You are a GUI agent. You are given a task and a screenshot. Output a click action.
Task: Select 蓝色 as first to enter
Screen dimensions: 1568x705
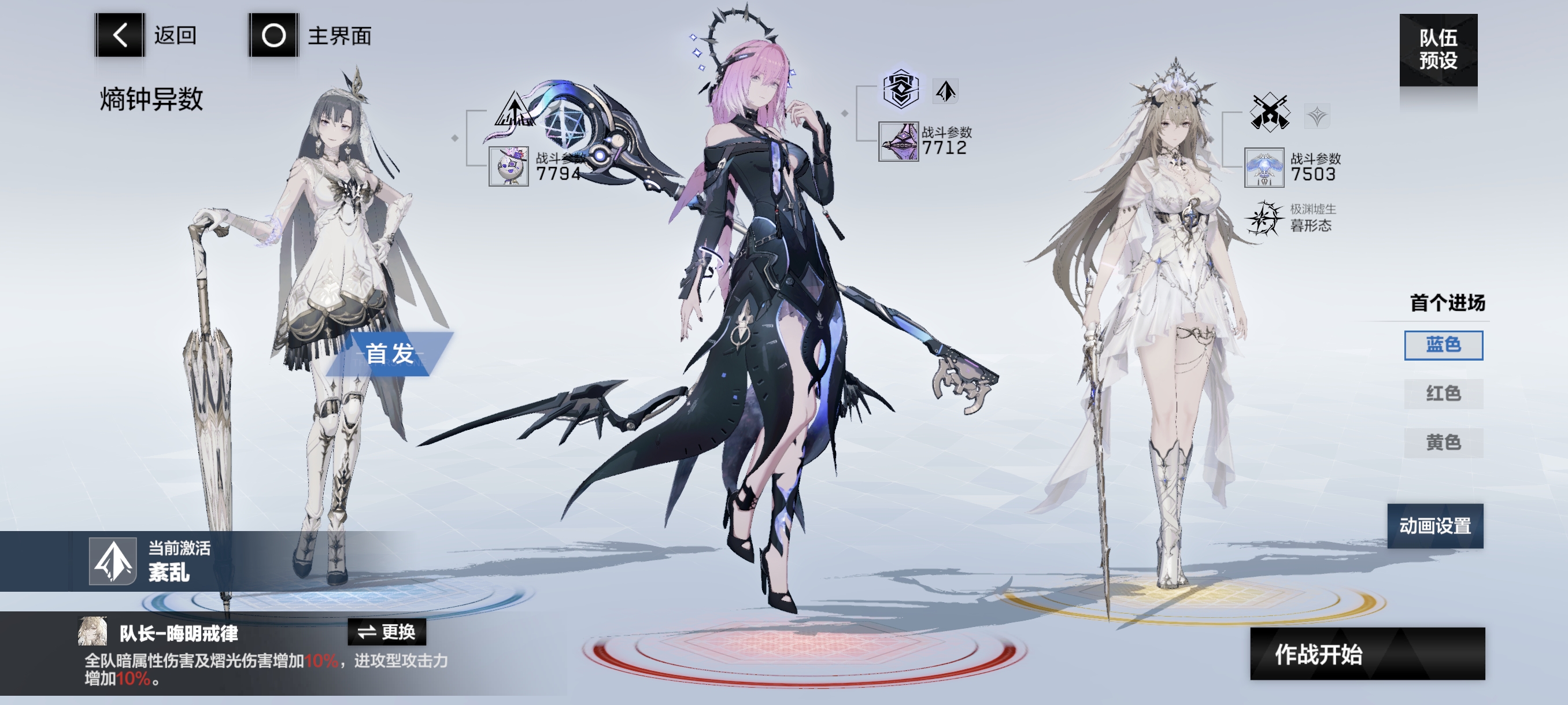pyautogui.click(x=1443, y=345)
